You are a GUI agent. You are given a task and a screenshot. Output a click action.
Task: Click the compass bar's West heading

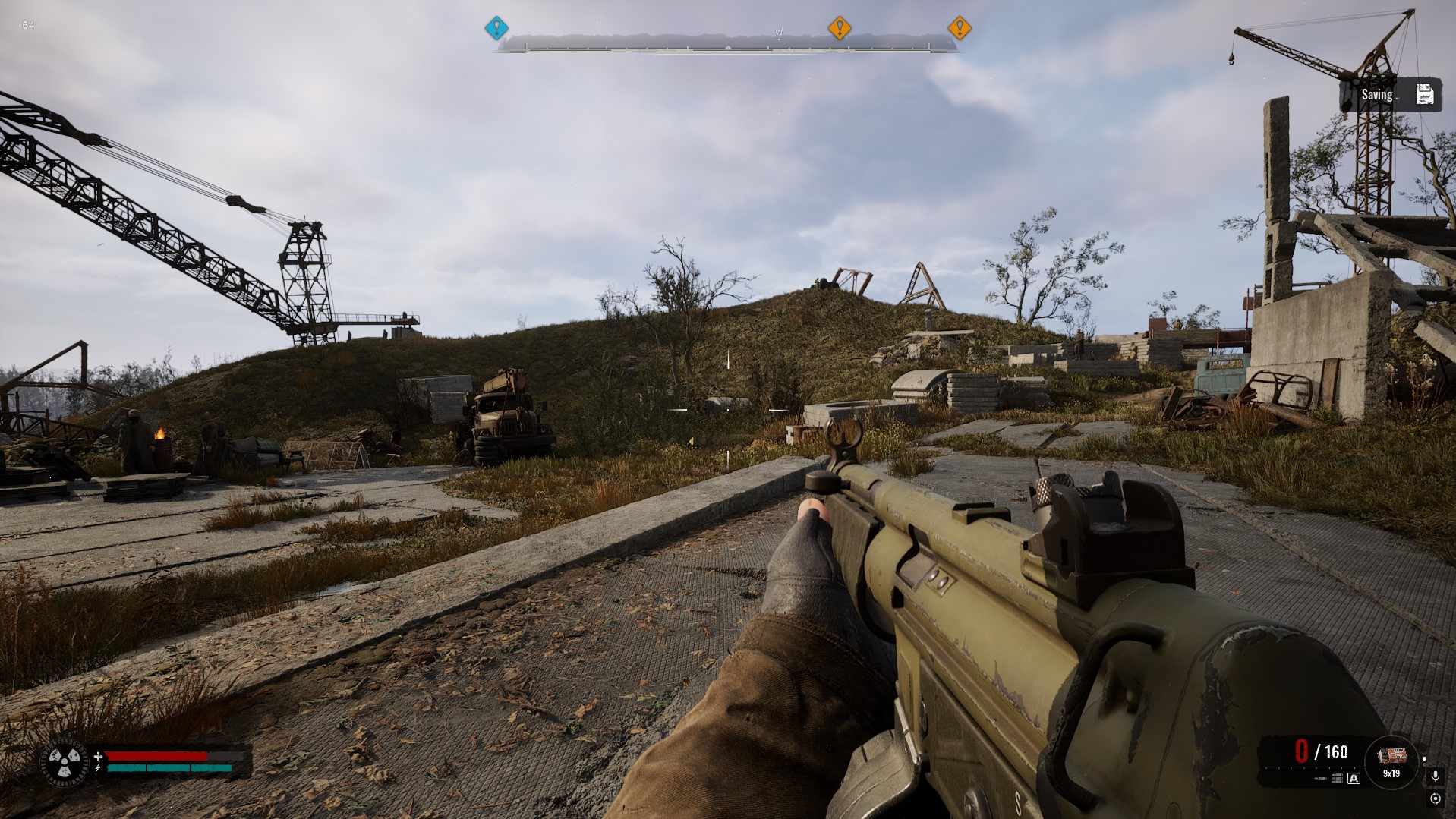(x=778, y=33)
